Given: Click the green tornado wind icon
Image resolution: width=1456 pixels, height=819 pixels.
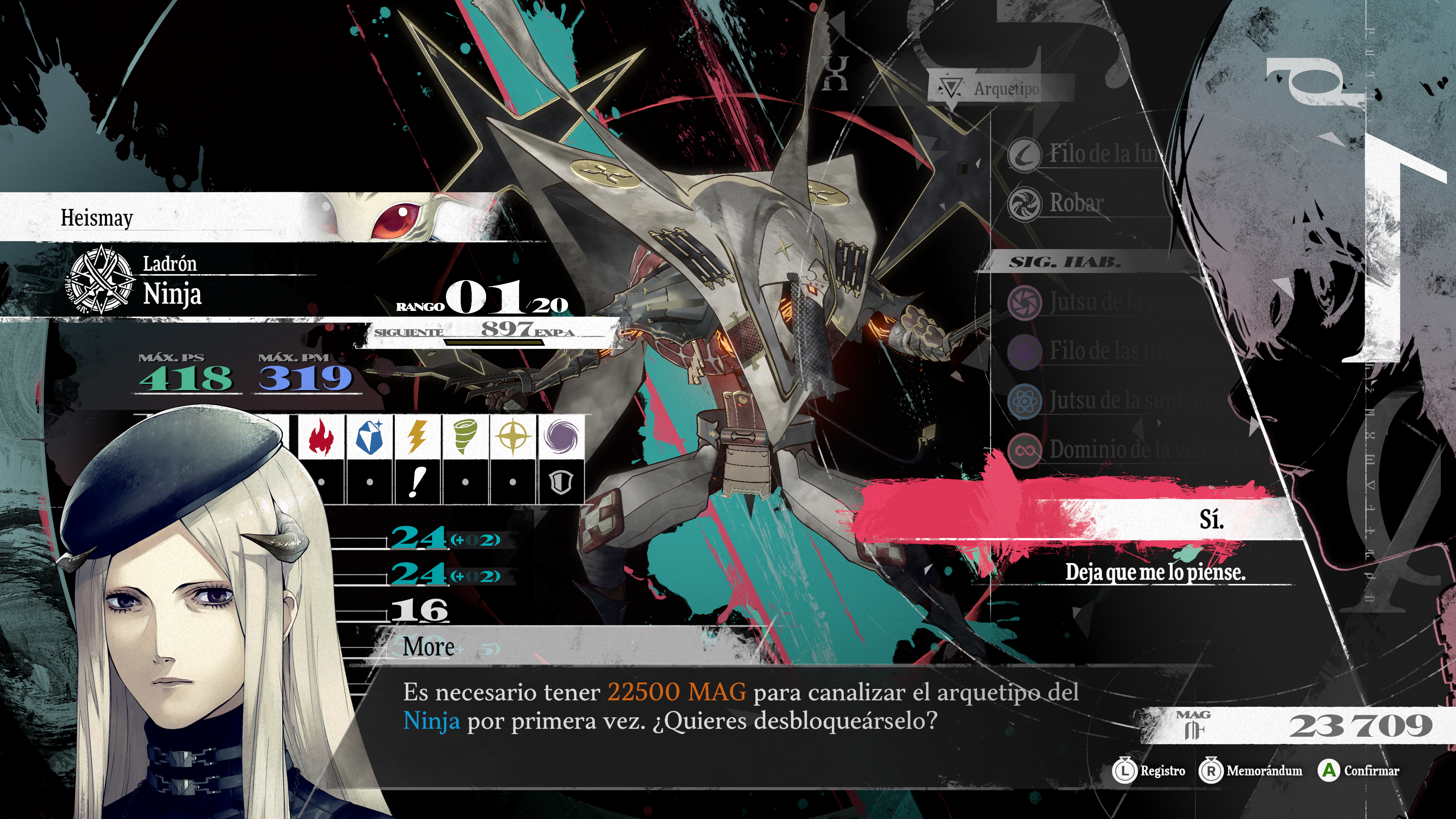Looking at the screenshot, I should (465, 438).
